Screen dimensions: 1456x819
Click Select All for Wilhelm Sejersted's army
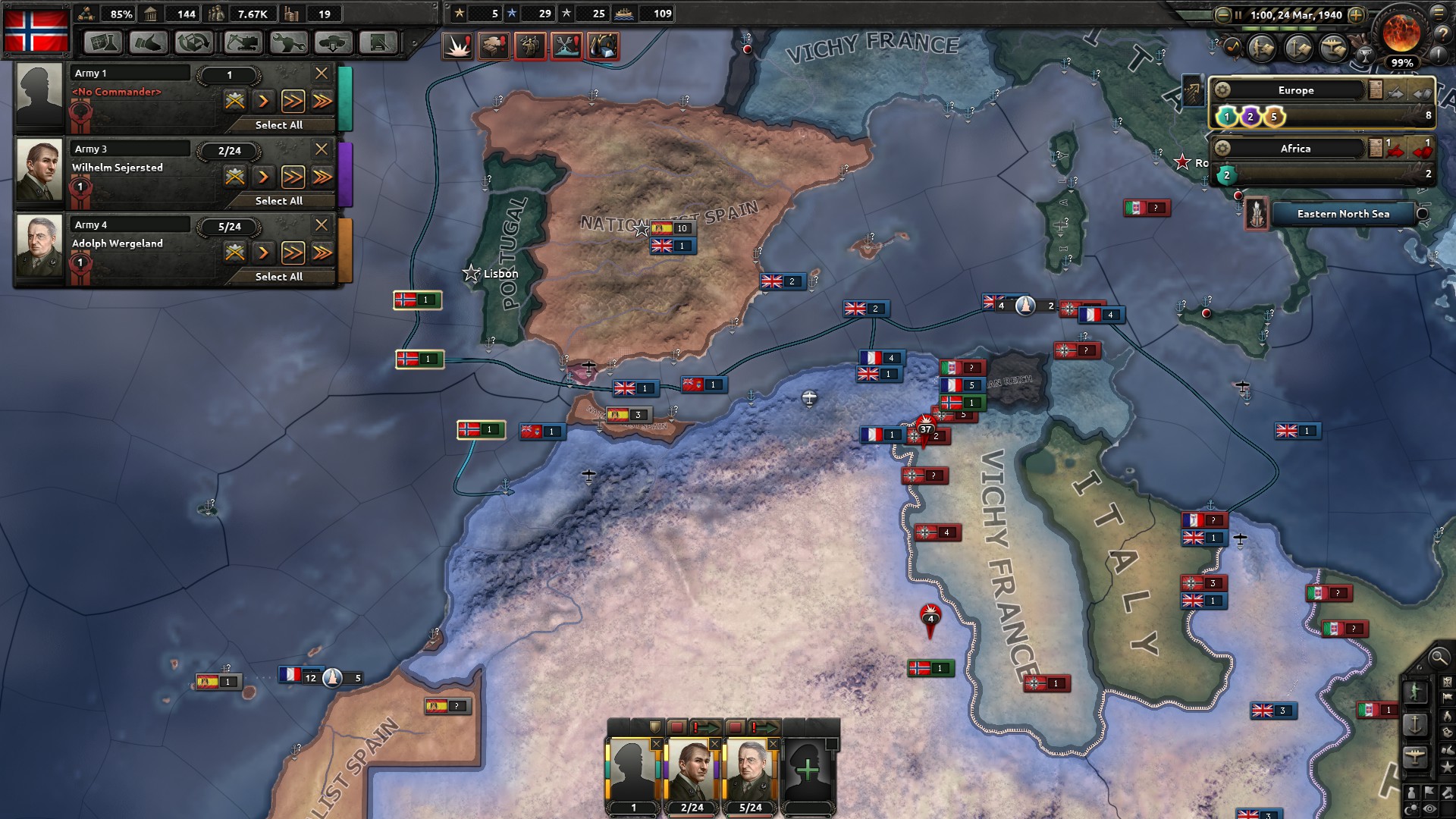[x=281, y=201]
